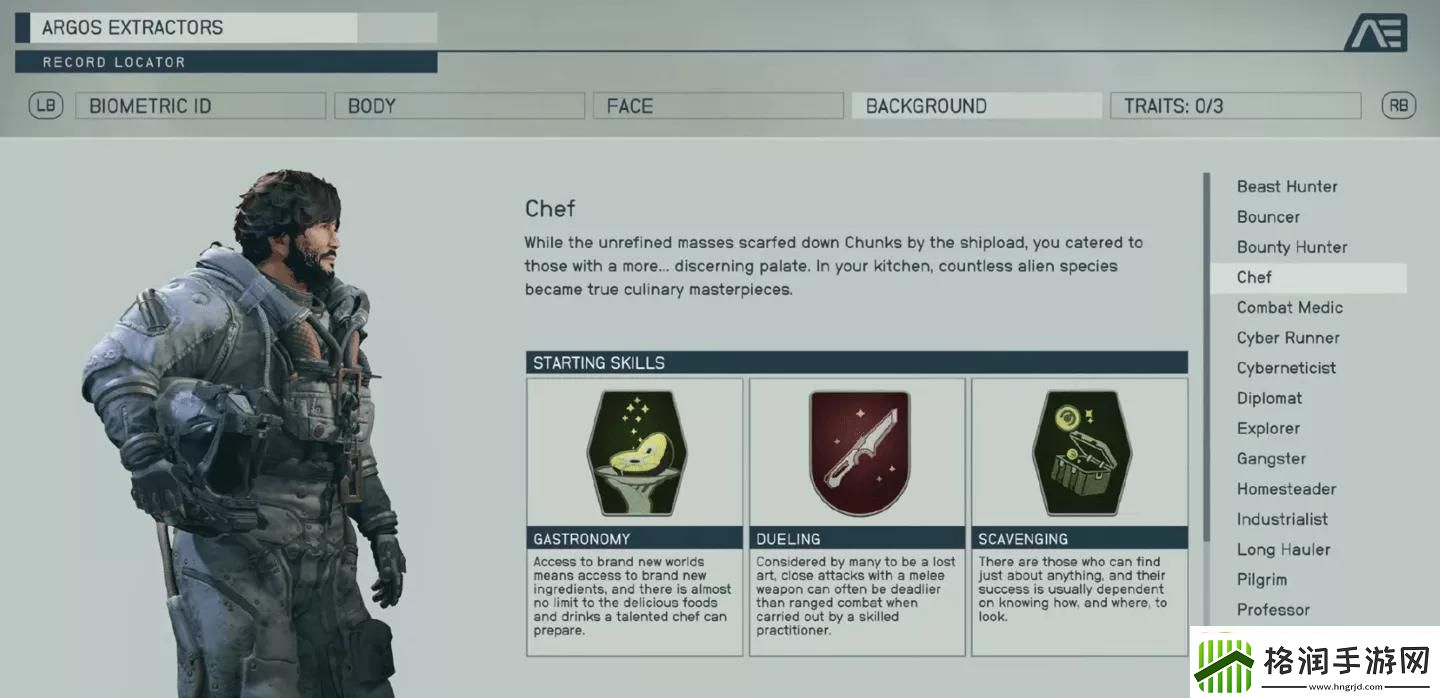Select Bouncer from the background list
Image resolution: width=1440 pixels, height=698 pixels.
click(x=1268, y=217)
